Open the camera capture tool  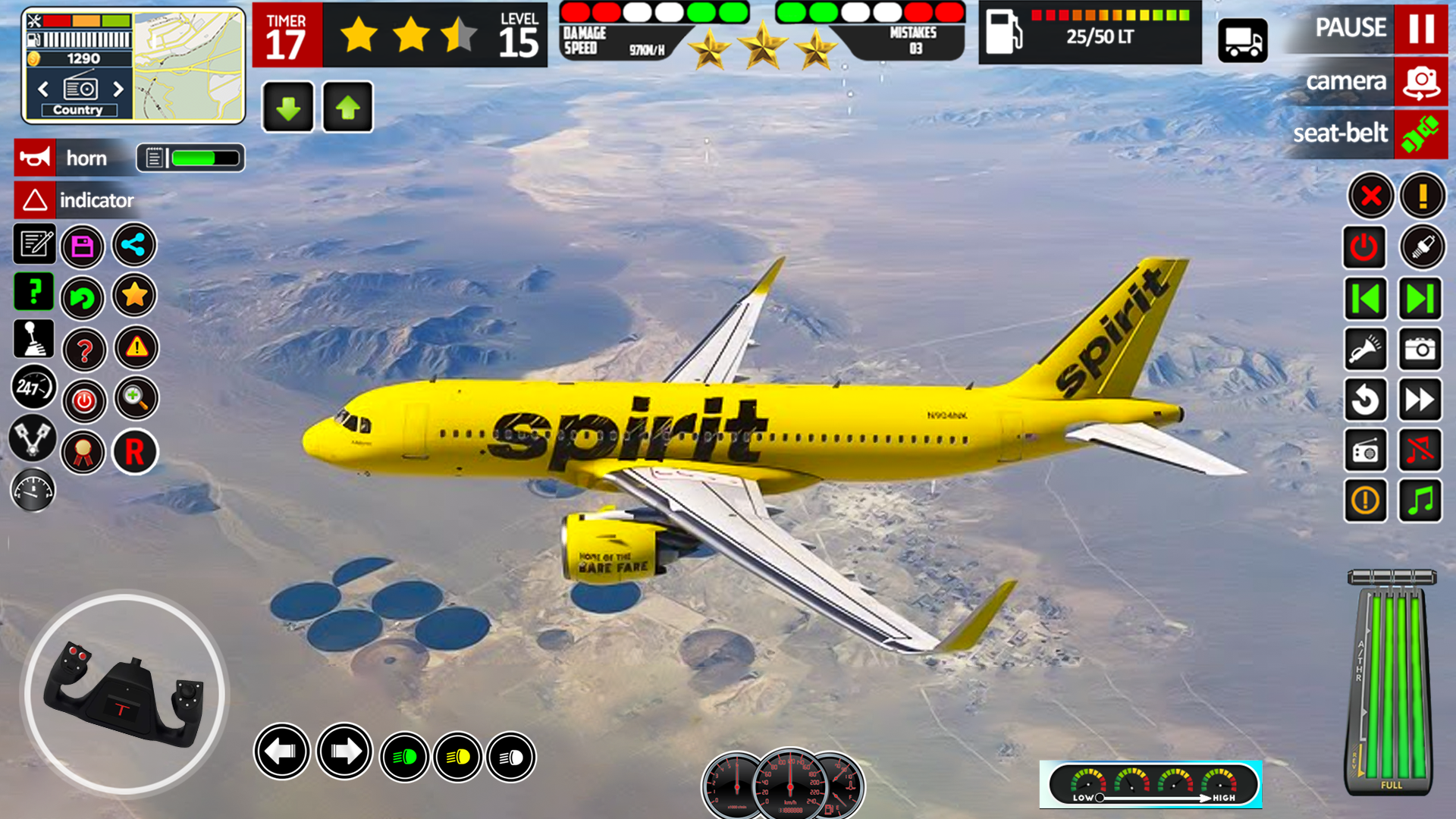tap(1421, 349)
